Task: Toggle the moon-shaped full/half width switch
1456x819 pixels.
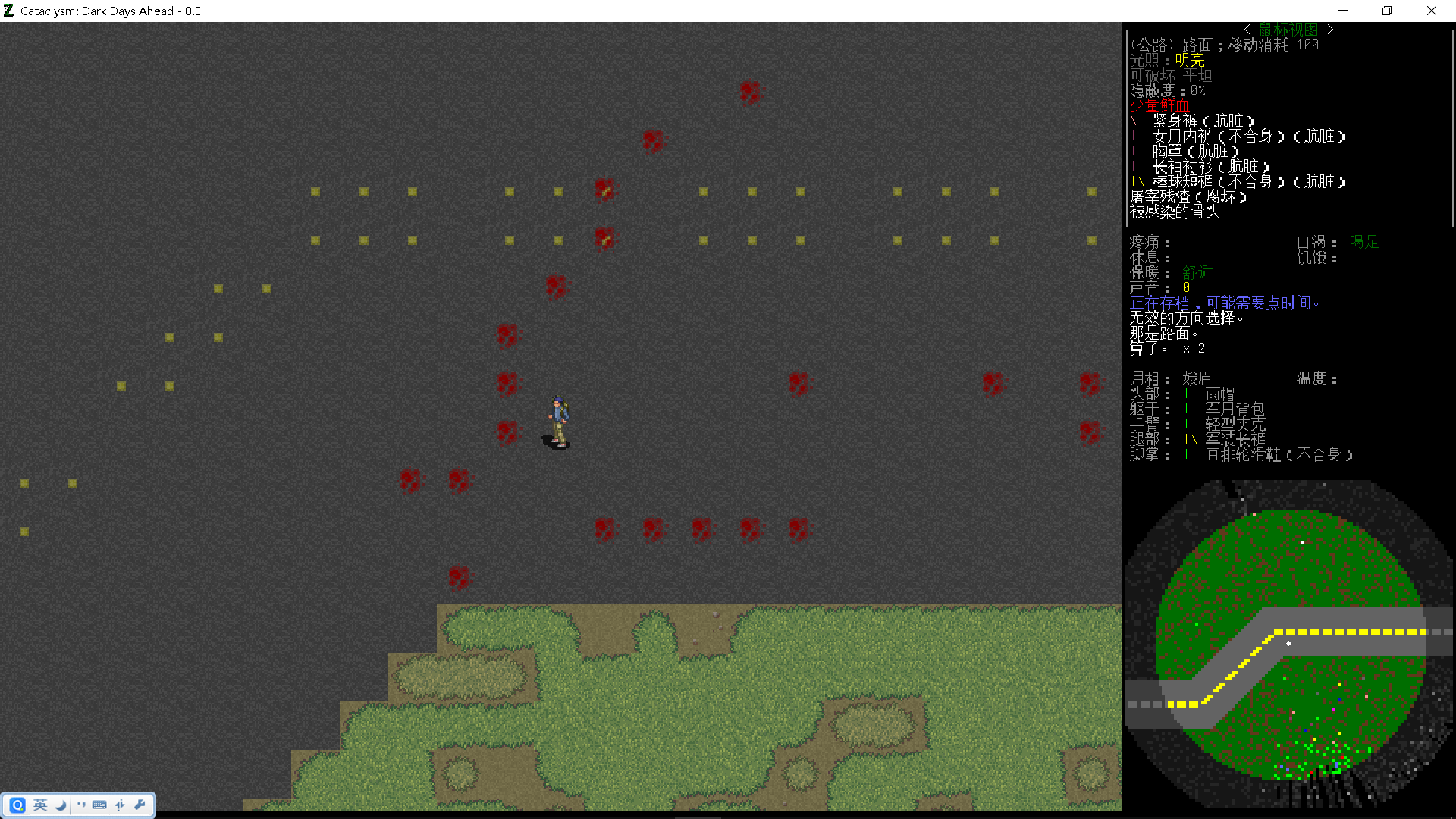Action: click(x=60, y=805)
